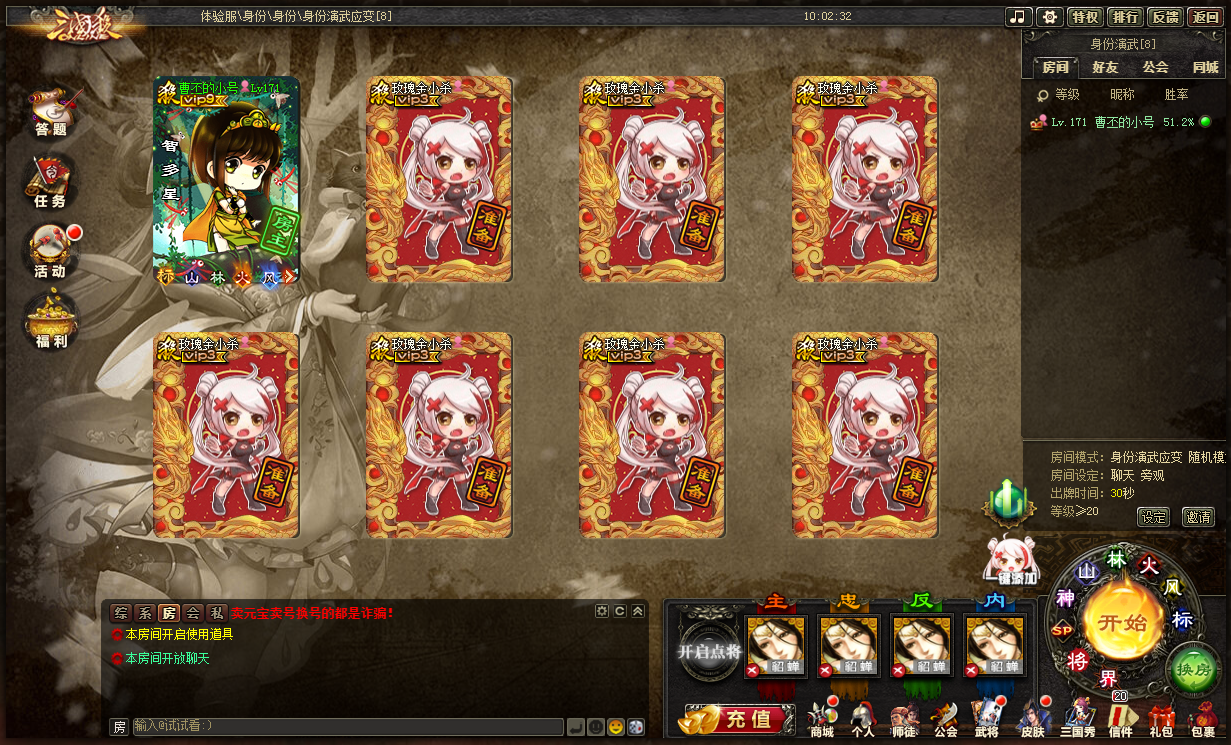The width and height of the screenshot is (1231, 745).
Task: Open the 答题 quiz icon
Action: point(51,110)
